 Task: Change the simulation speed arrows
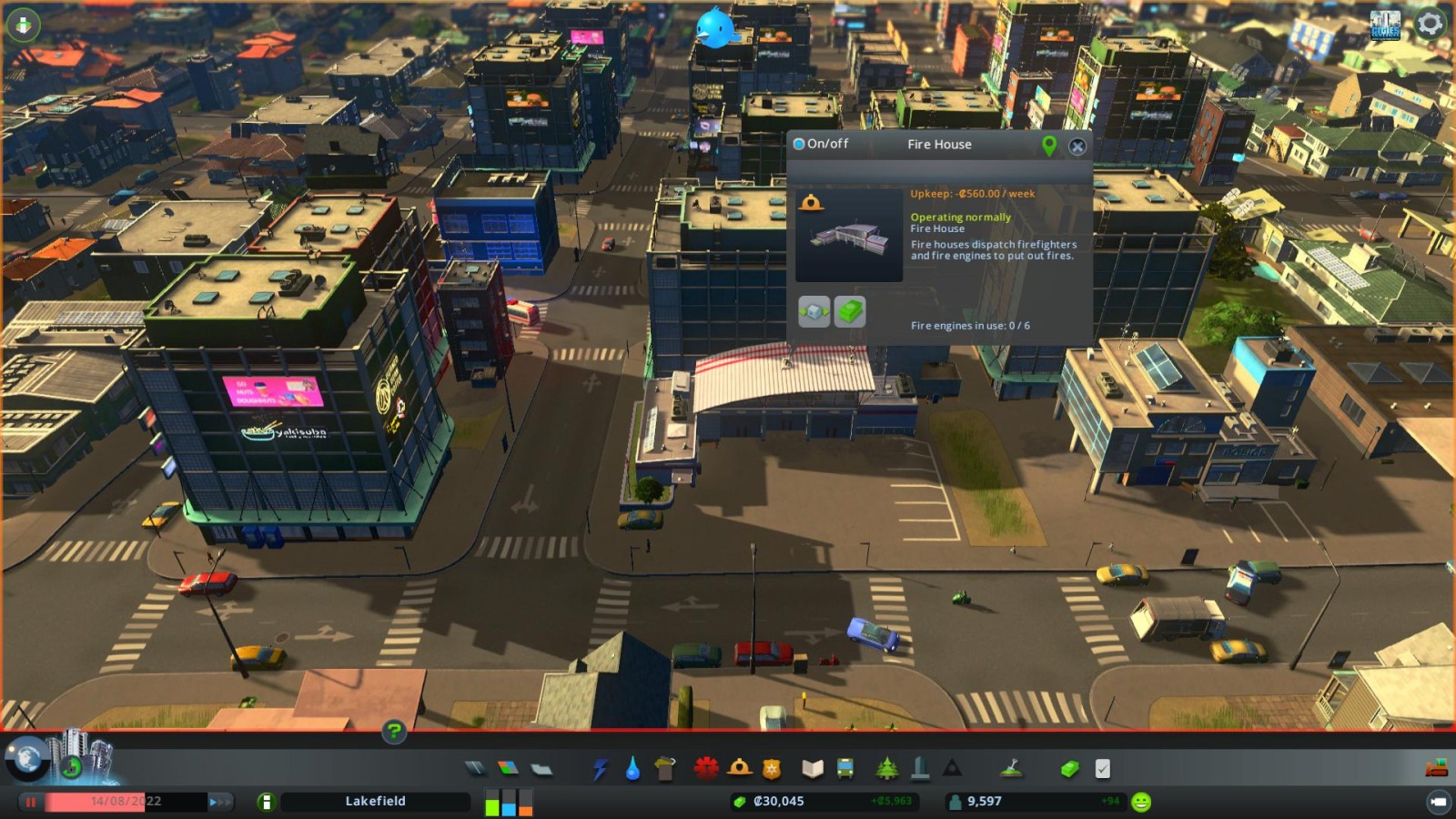(220, 802)
